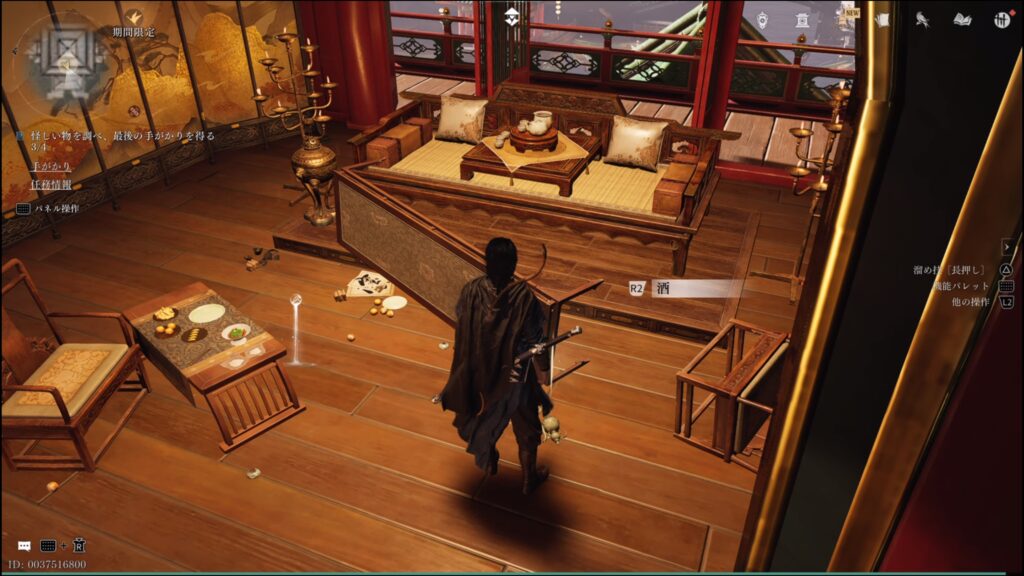Open the bird icon menu
Image resolution: width=1024 pixels, height=576 pixels.
pos(923,19)
